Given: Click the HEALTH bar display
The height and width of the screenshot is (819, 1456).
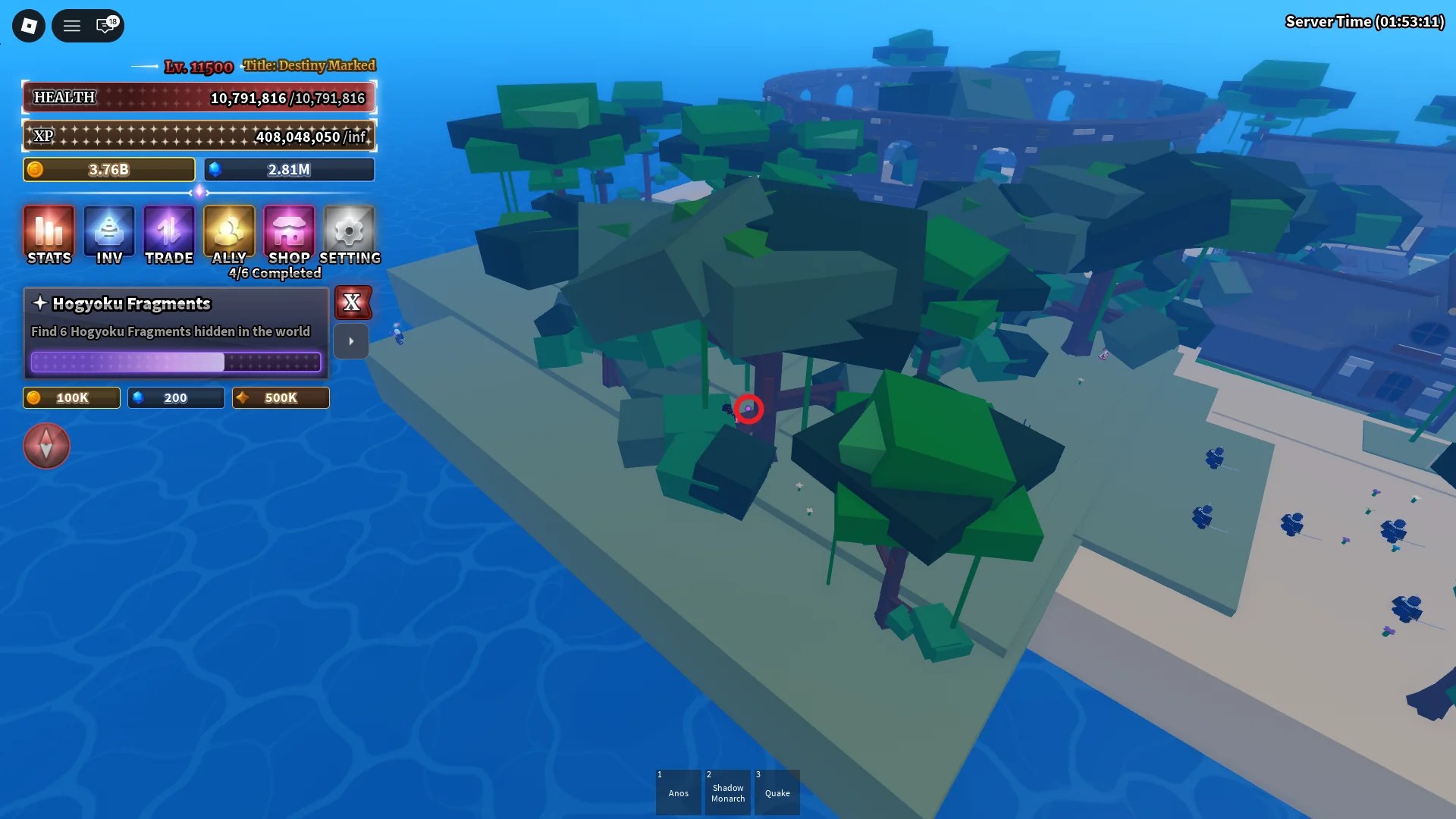Looking at the screenshot, I should coord(199,97).
